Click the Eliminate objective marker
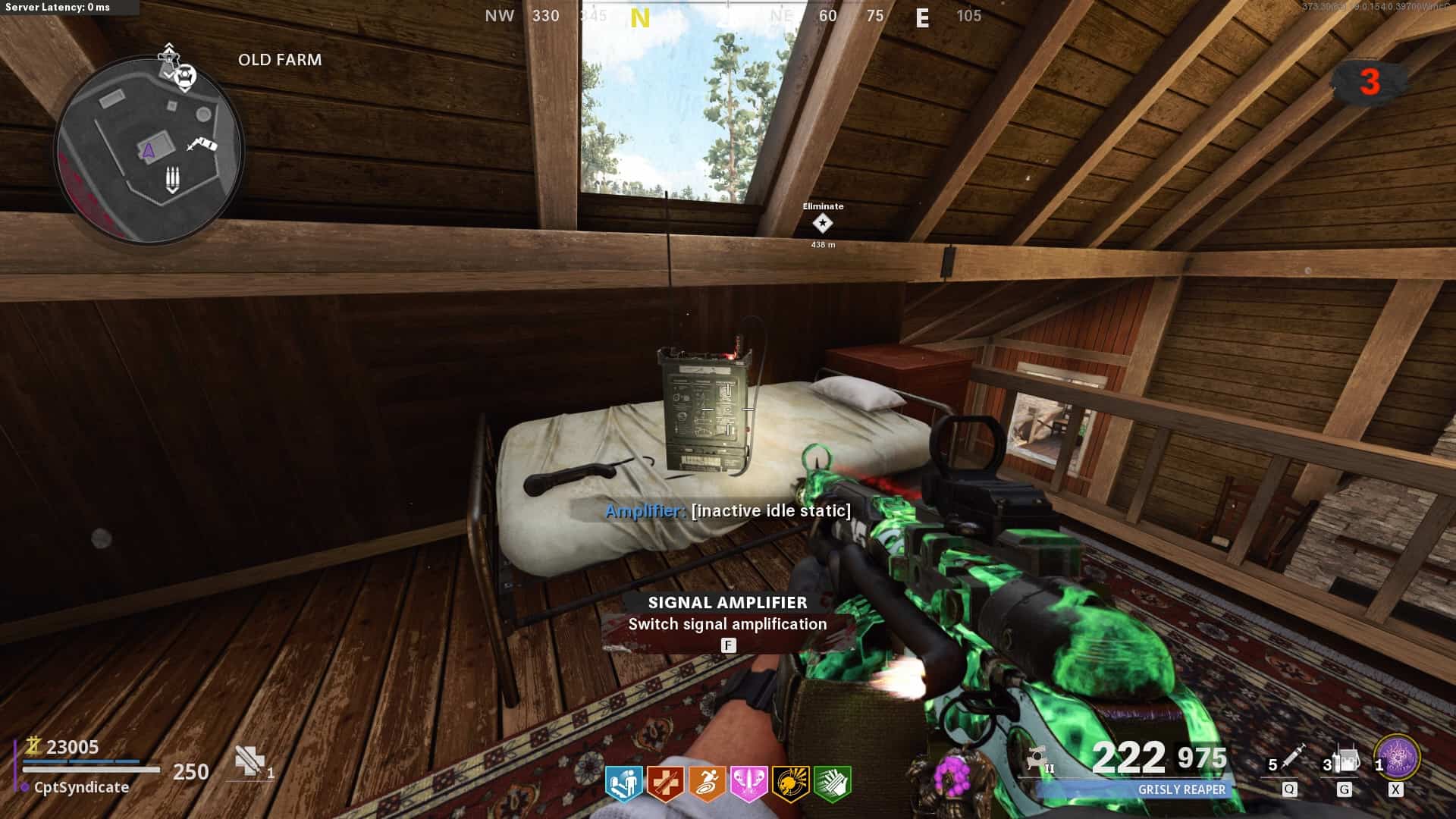 pyautogui.click(x=823, y=224)
